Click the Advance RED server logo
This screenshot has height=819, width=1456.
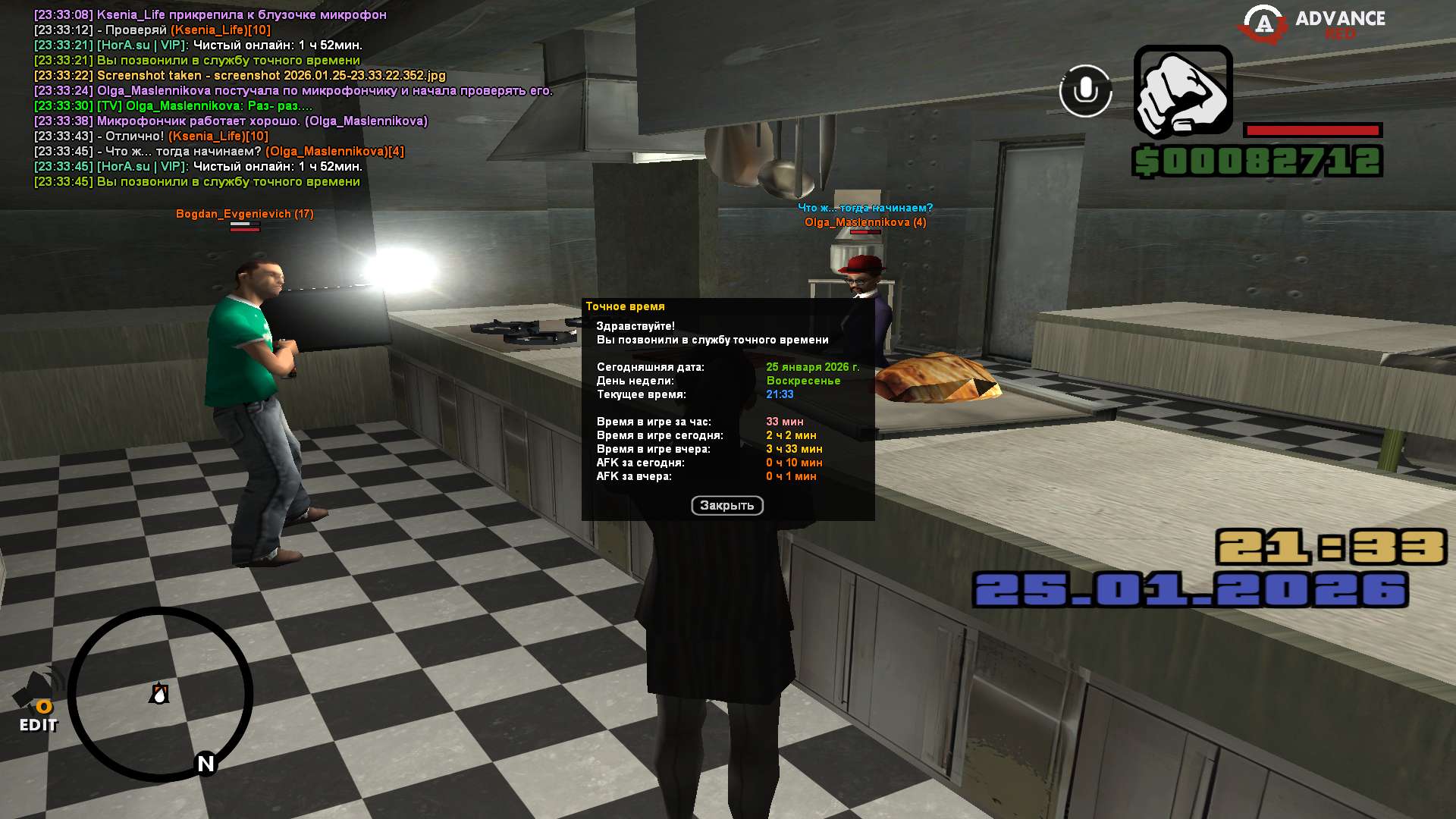tap(1313, 23)
